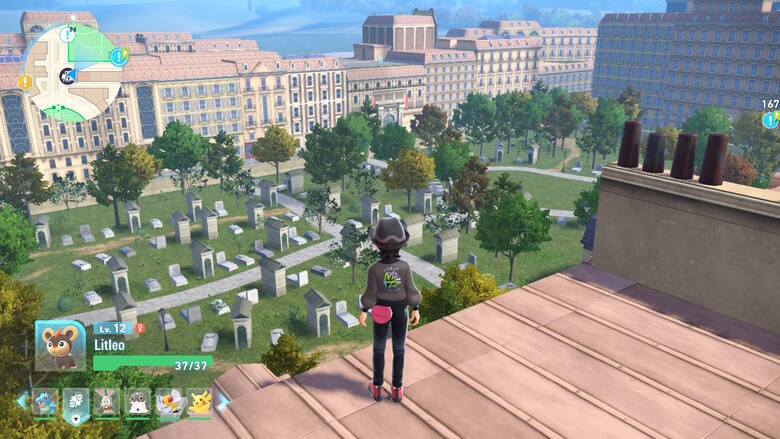Select the blue exclamation marker on minimap edge
The width and height of the screenshot is (780, 439).
[x=119, y=57]
